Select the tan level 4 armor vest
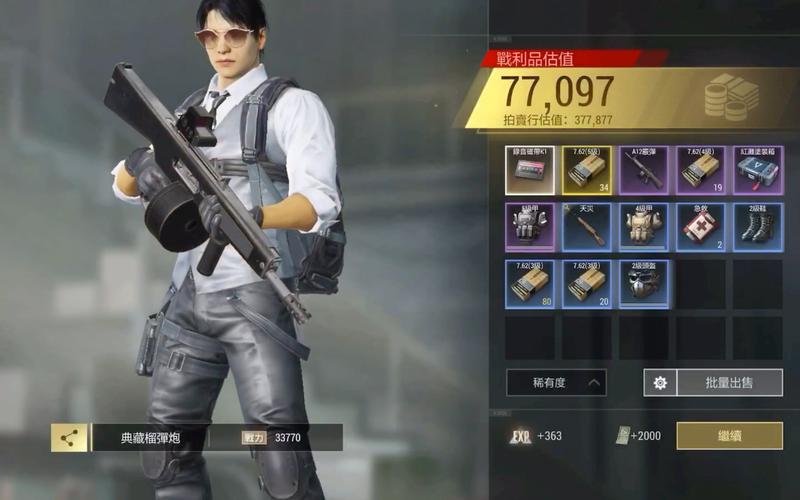Viewport: 800px width, 500px height. 644,226
